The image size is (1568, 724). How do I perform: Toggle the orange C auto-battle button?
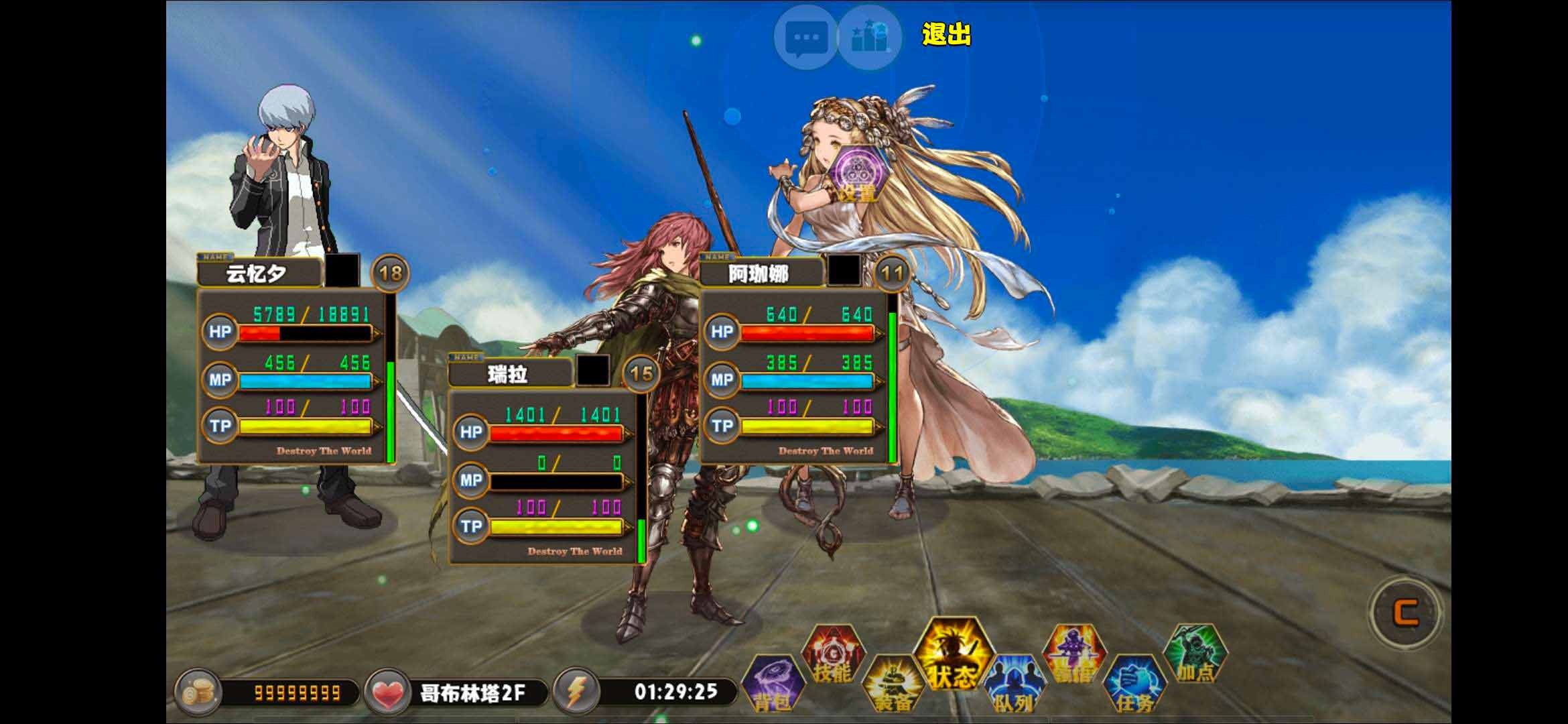coord(1406,612)
